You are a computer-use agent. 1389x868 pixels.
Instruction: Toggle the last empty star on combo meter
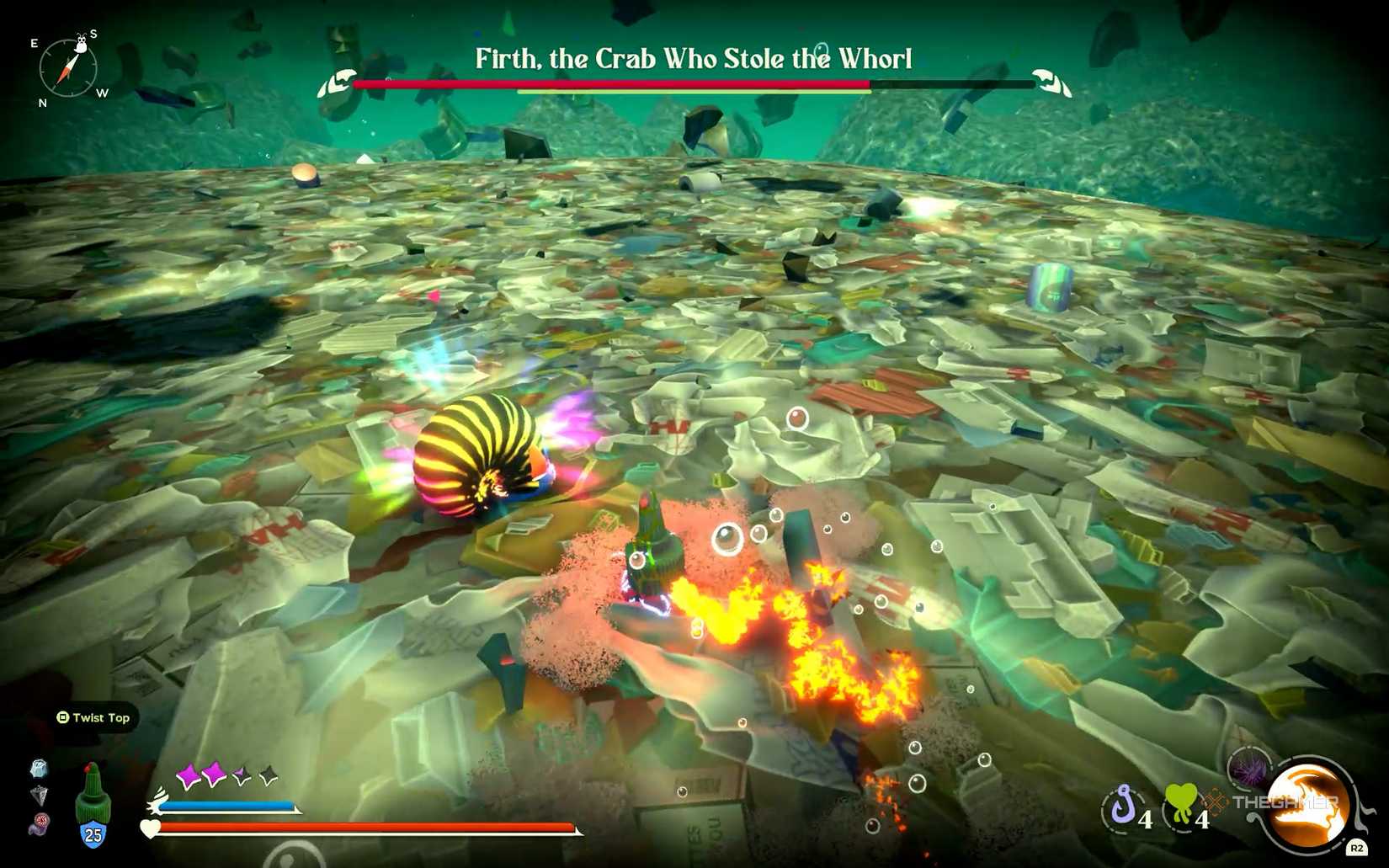point(266,775)
